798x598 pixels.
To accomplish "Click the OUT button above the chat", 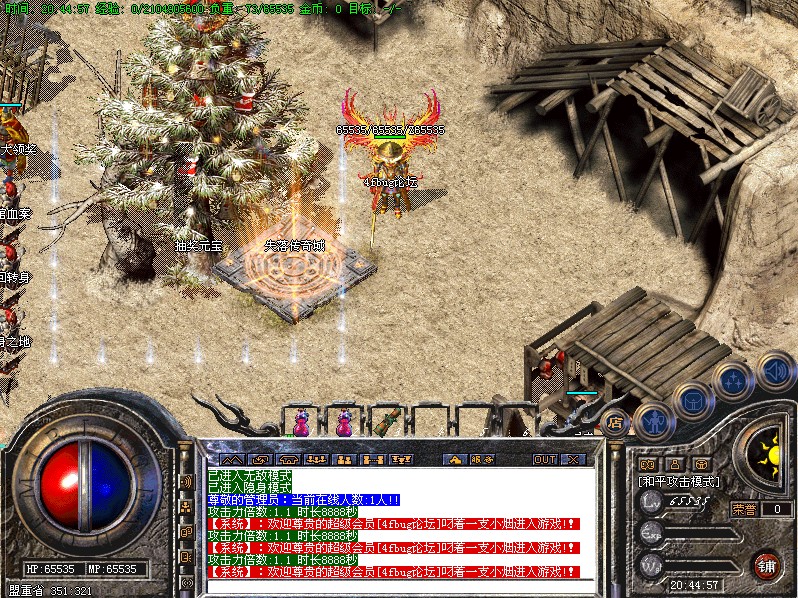I will (544, 460).
